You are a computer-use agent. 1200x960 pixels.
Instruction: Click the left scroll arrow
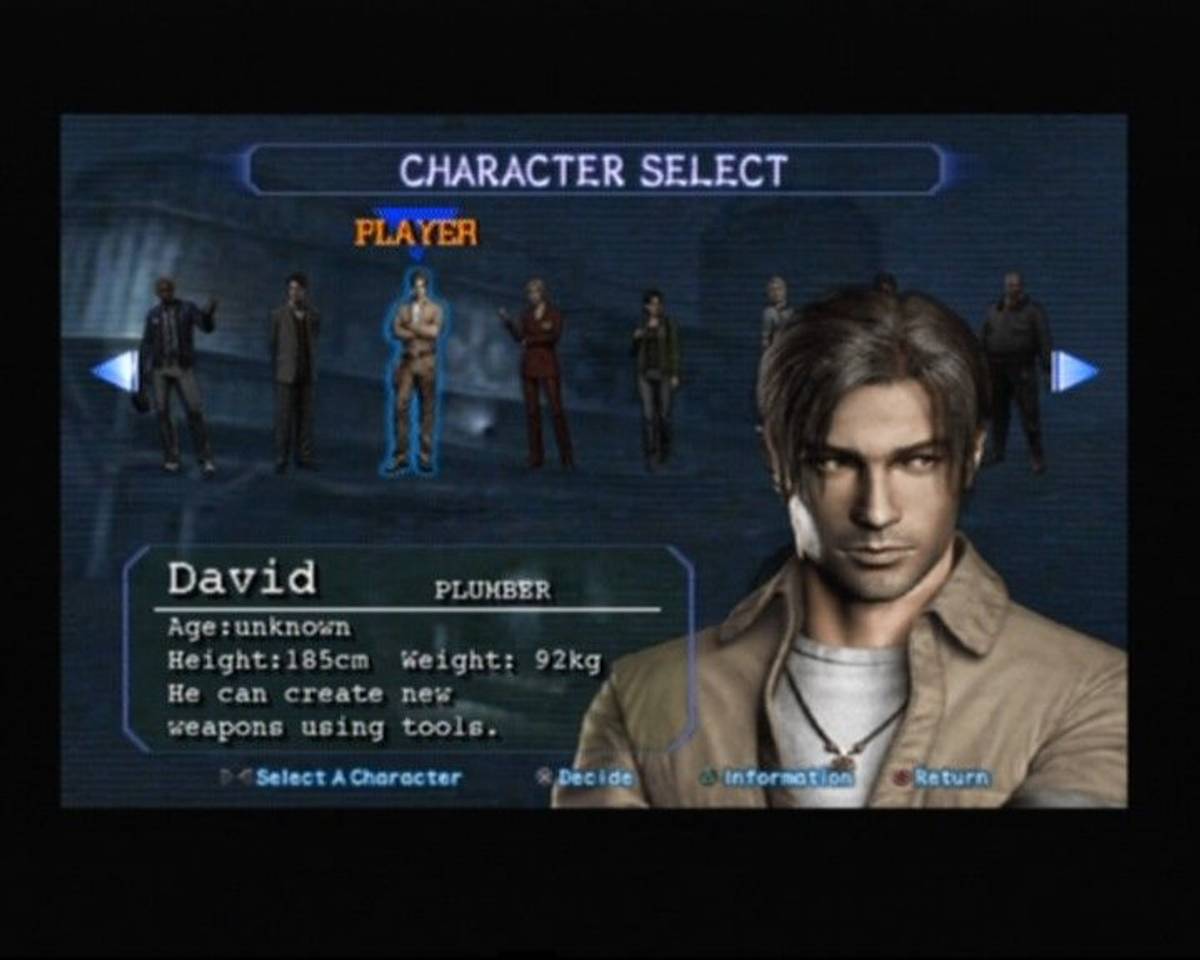tap(115, 370)
